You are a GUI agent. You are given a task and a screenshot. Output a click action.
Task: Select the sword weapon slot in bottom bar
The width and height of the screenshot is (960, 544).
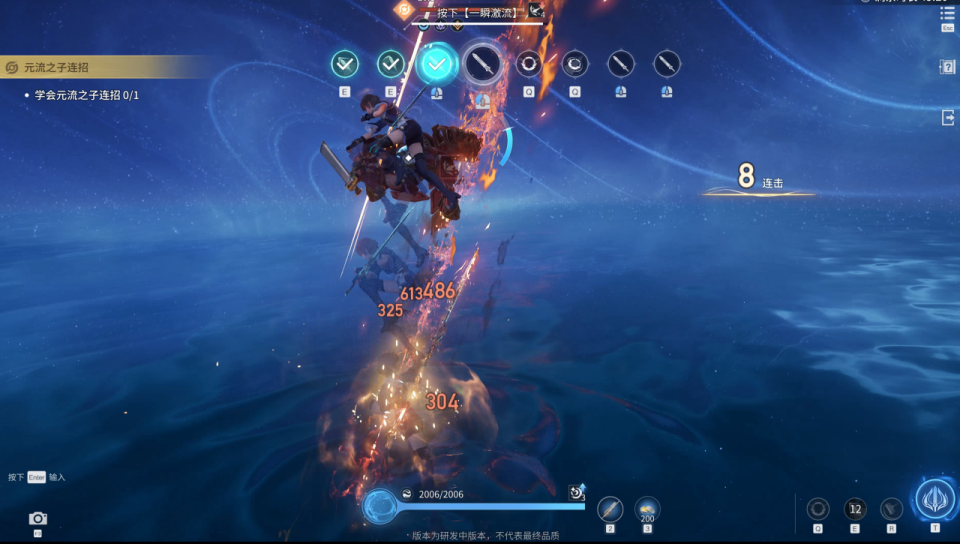point(610,509)
